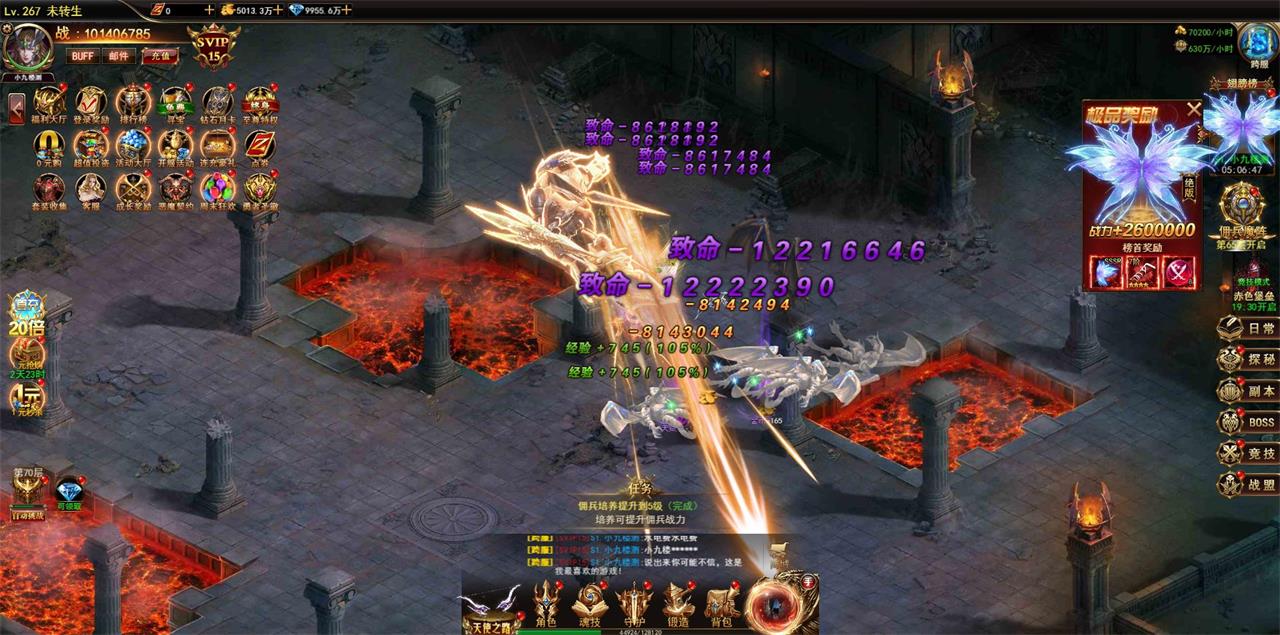Open the BUFF panel
The height and width of the screenshot is (635, 1280).
coord(82,56)
